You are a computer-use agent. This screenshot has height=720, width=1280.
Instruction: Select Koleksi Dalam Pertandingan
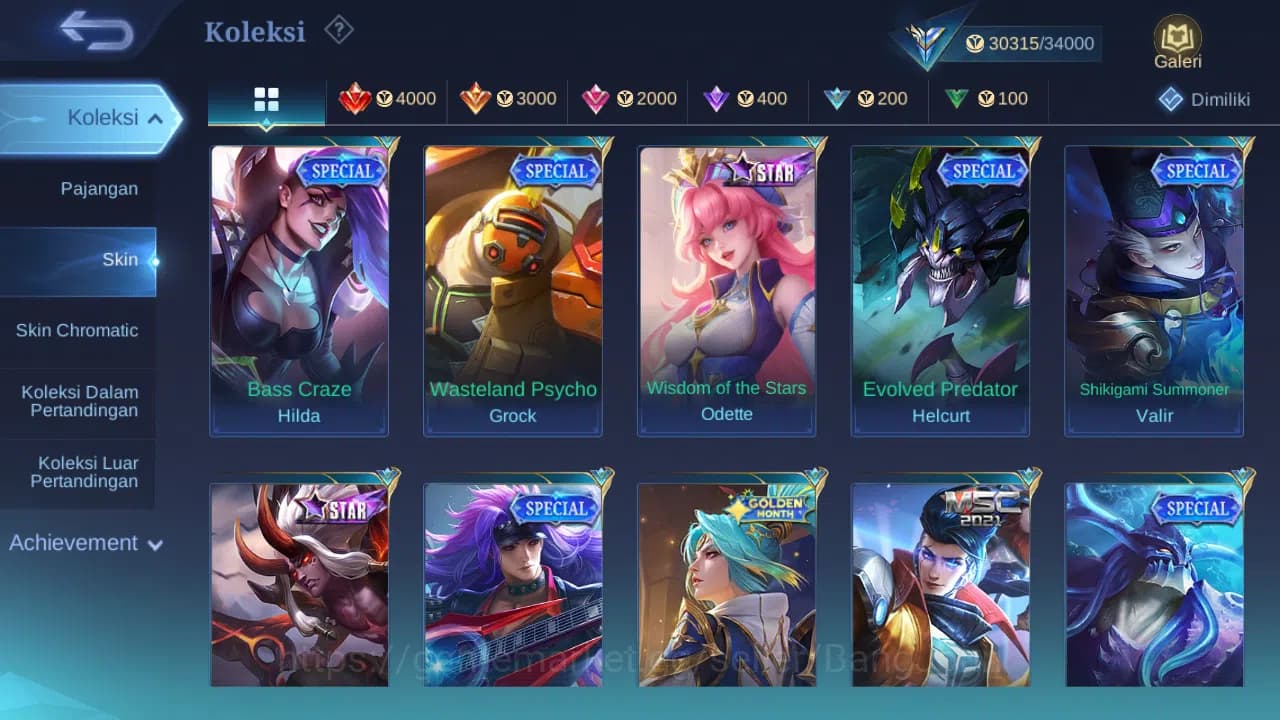[x=79, y=400]
